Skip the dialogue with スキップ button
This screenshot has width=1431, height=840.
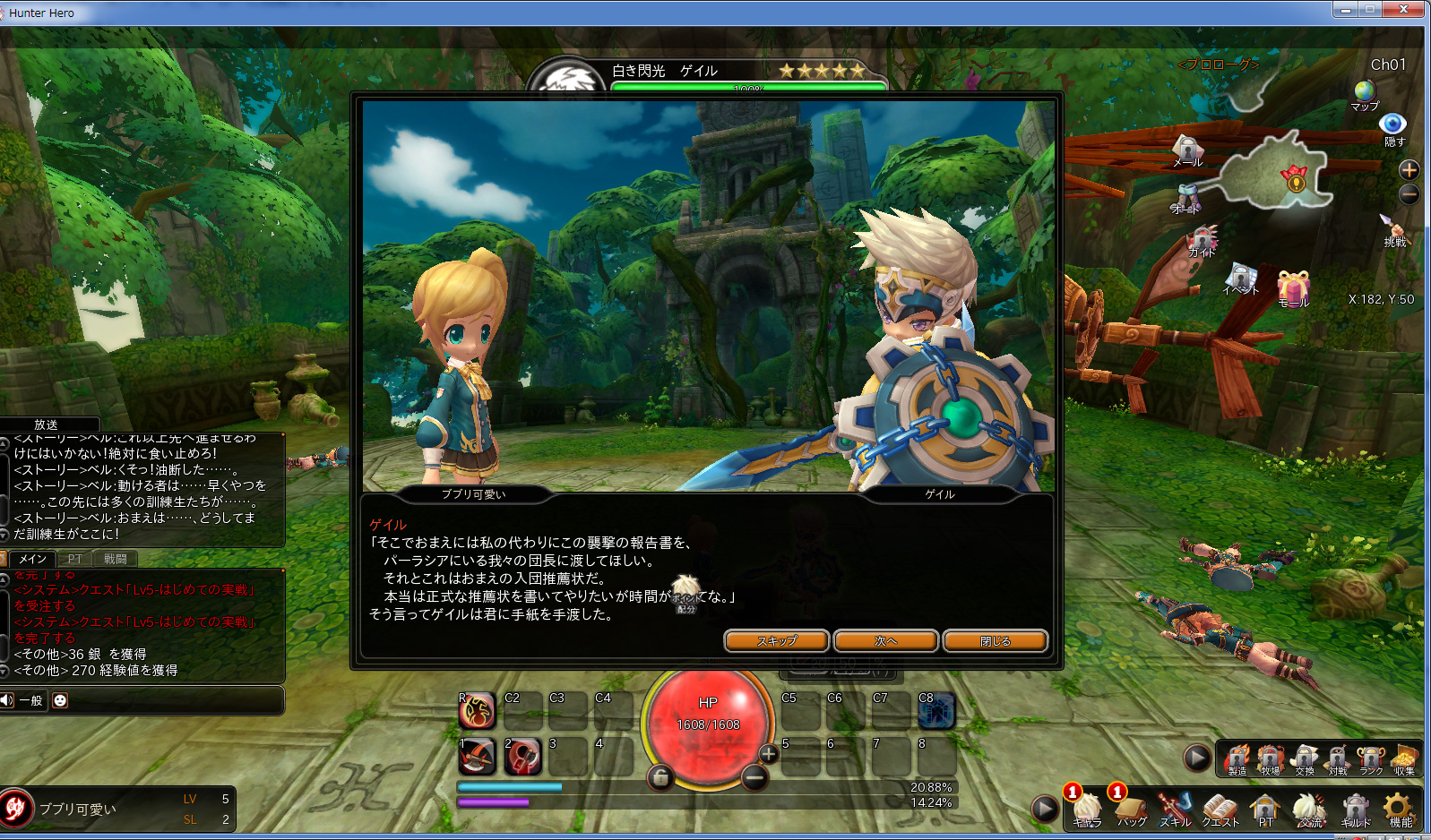point(777,641)
